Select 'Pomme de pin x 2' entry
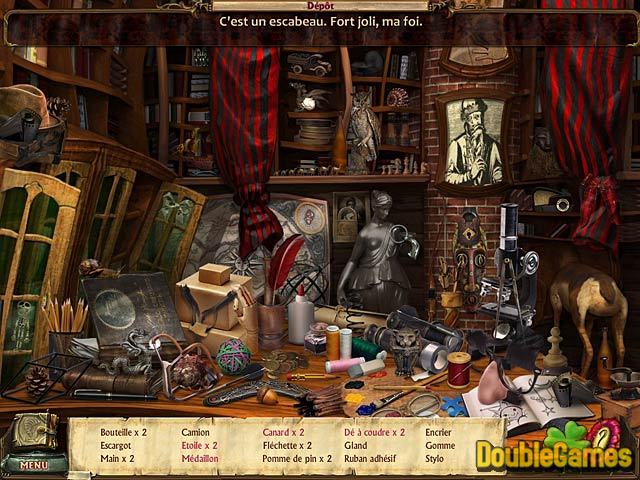The height and width of the screenshot is (480, 640). tap(295, 458)
